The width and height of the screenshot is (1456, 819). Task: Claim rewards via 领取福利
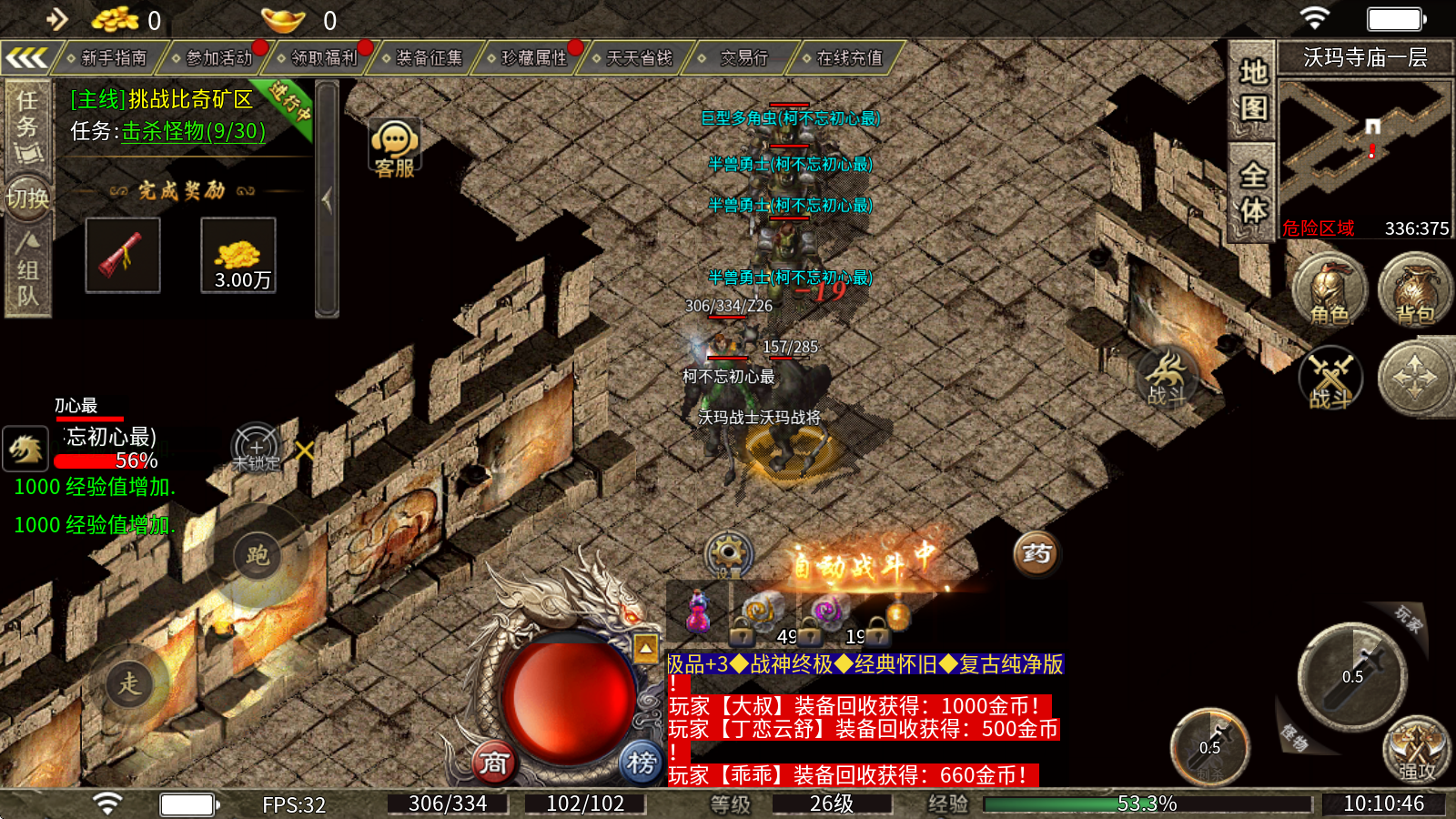pos(324,58)
